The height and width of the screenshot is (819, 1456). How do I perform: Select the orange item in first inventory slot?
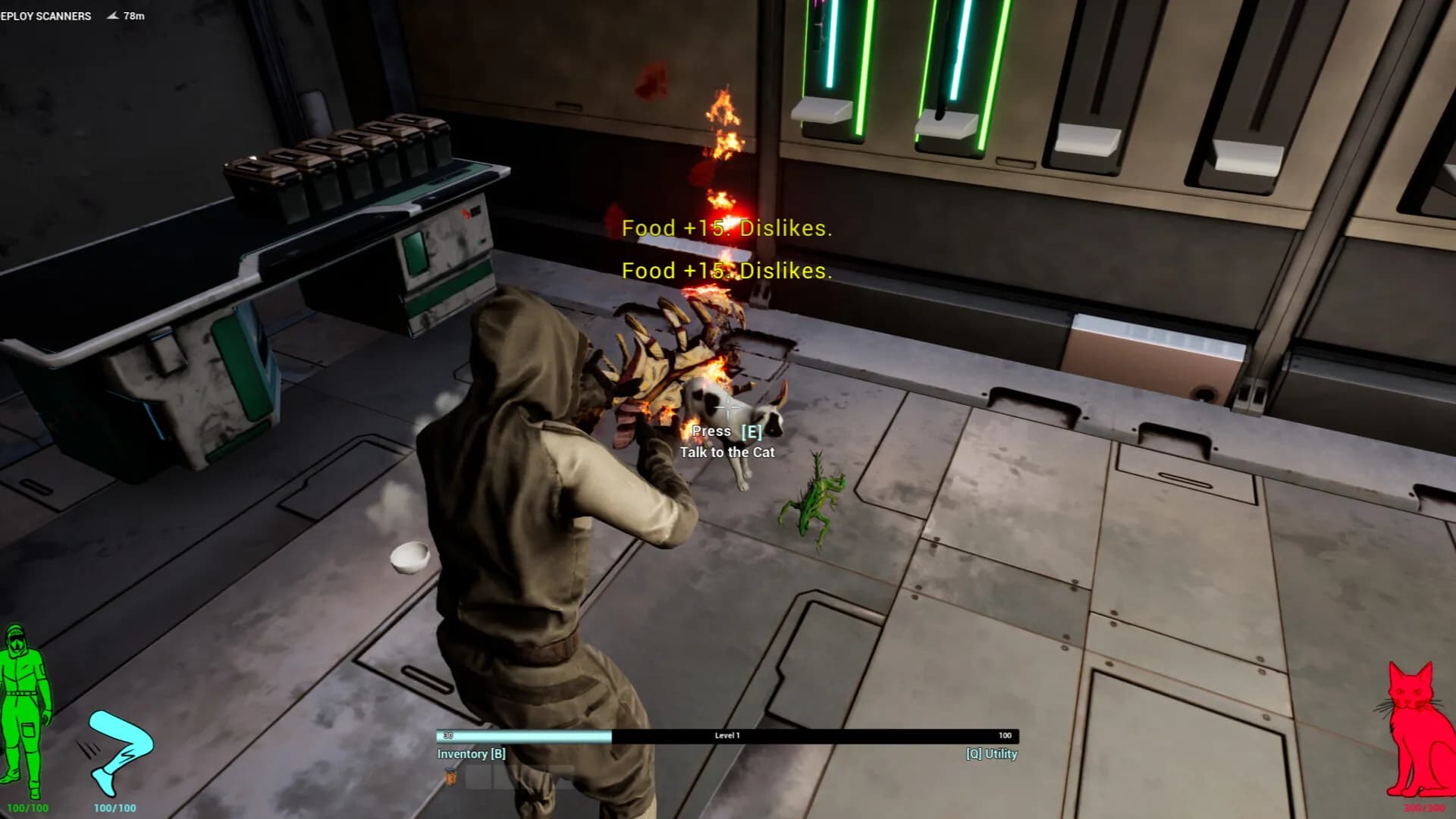(x=451, y=777)
